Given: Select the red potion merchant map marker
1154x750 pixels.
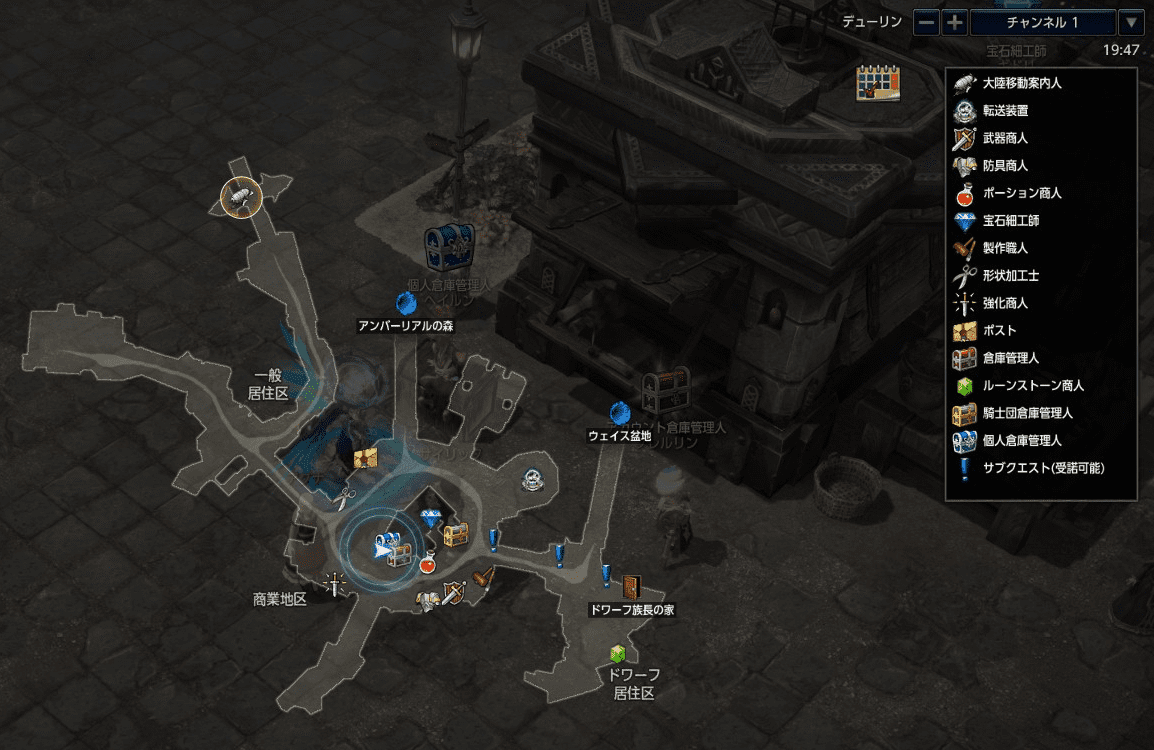Looking at the screenshot, I should tap(428, 562).
